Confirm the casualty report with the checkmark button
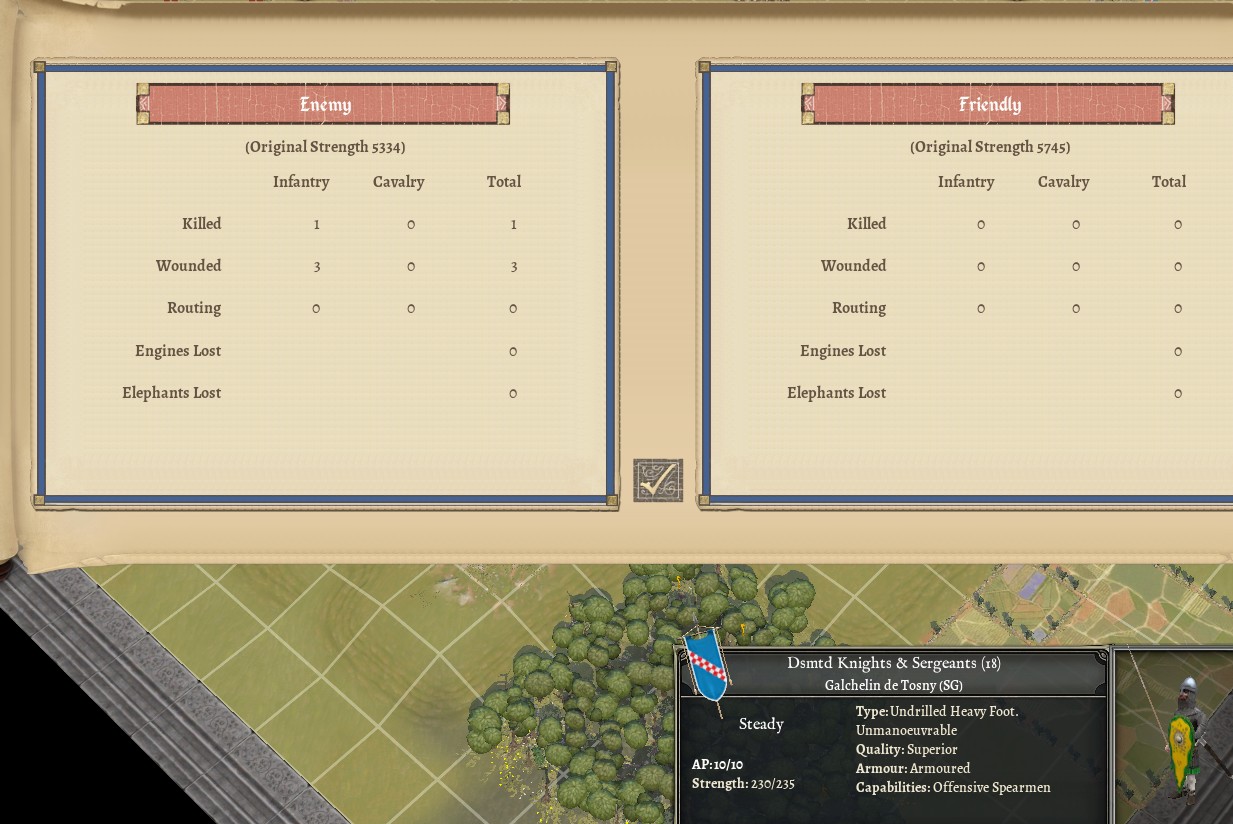Screen dimensions: 1233x824 pos(658,481)
